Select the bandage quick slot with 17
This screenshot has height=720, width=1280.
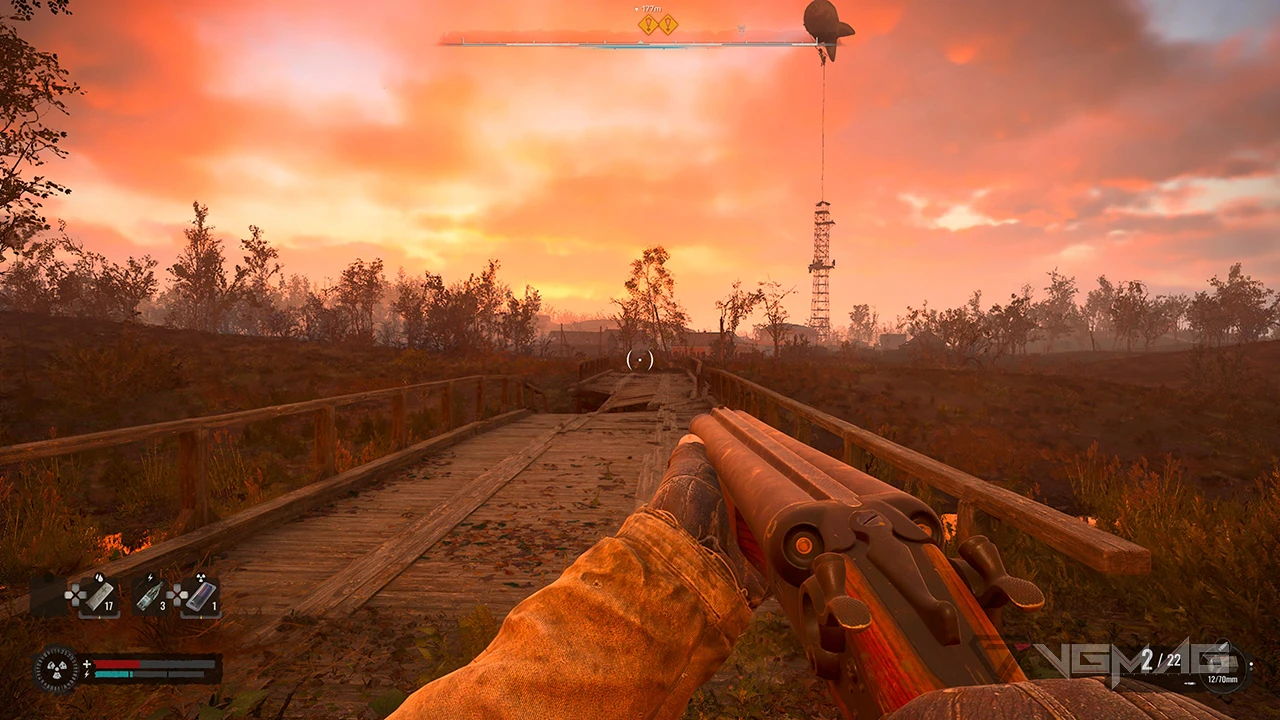click(98, 596)
